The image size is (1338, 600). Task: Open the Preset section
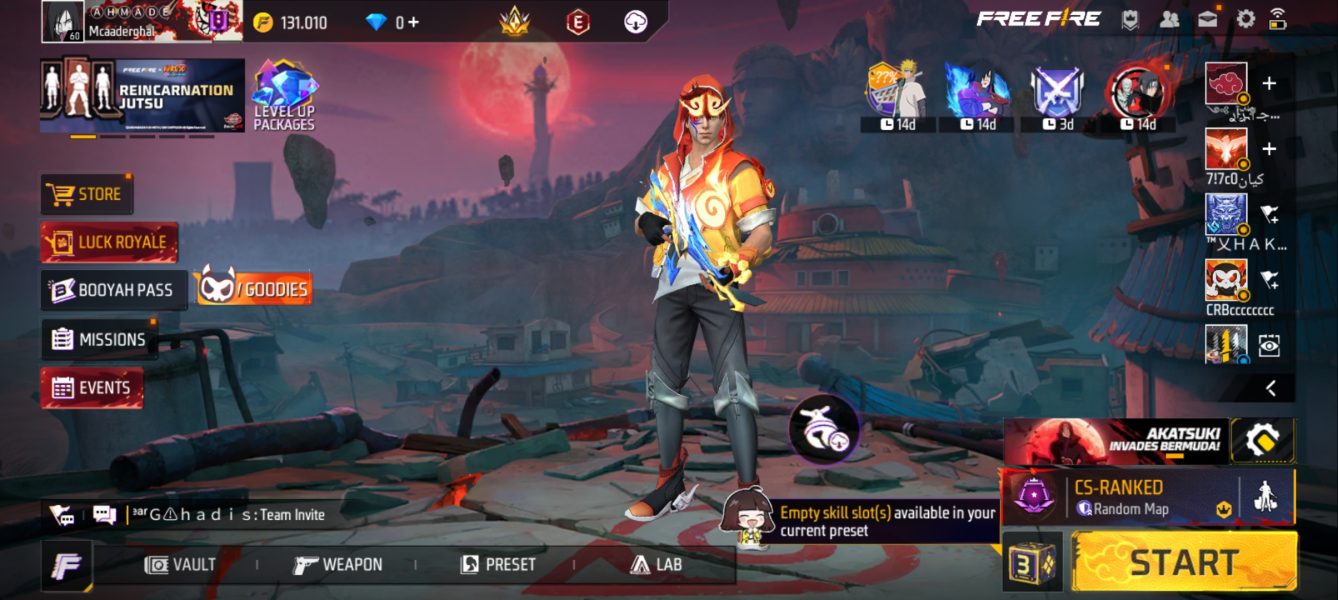(497, 565)
